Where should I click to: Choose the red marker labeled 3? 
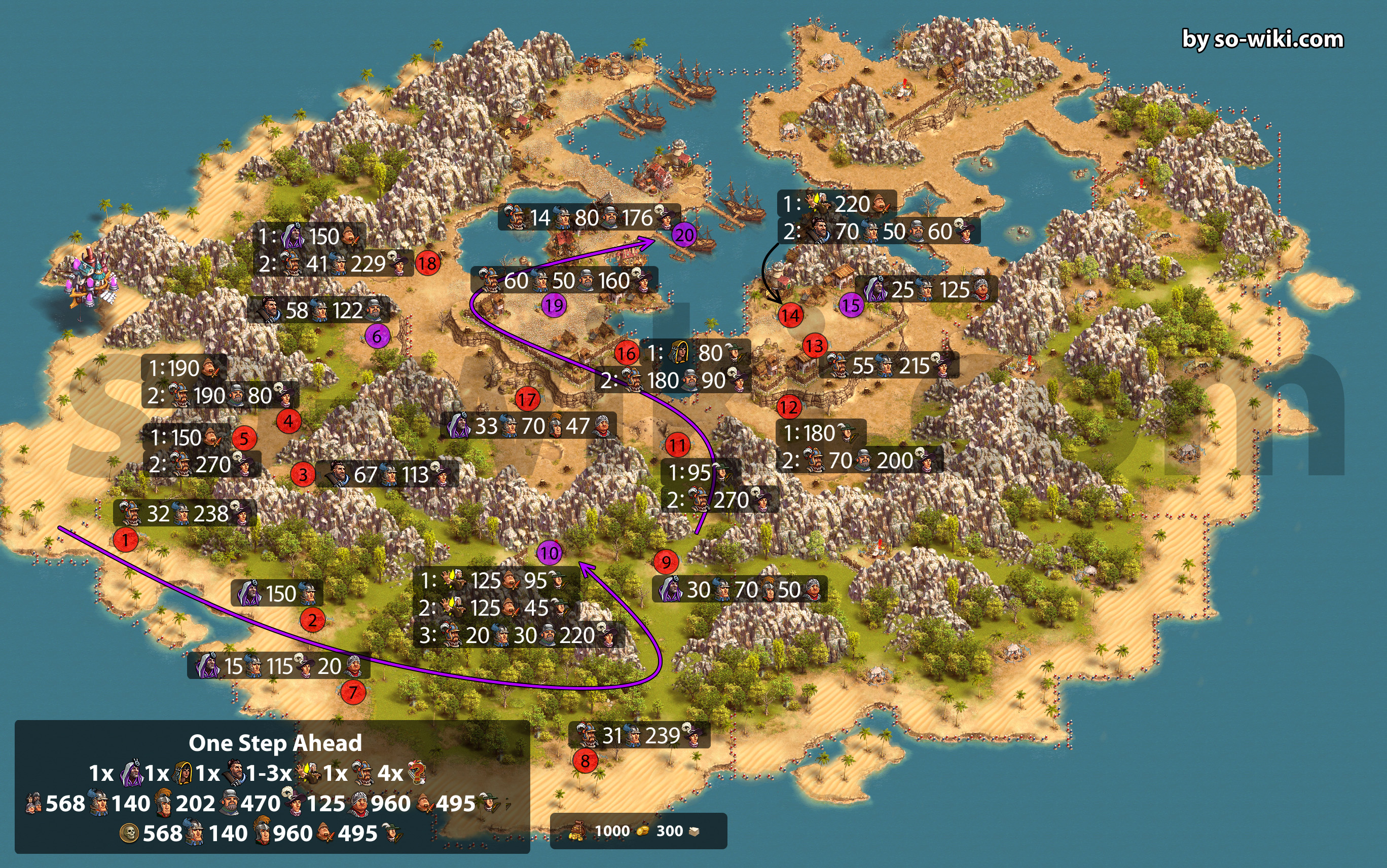point(303,475)
